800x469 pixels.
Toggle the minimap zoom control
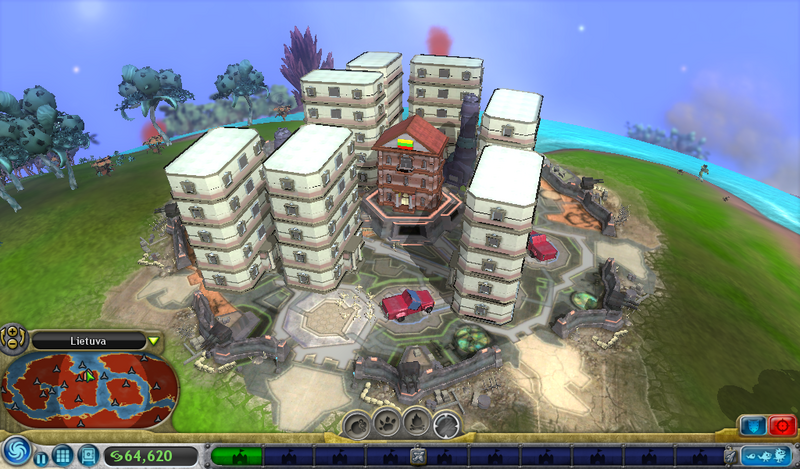14,338
